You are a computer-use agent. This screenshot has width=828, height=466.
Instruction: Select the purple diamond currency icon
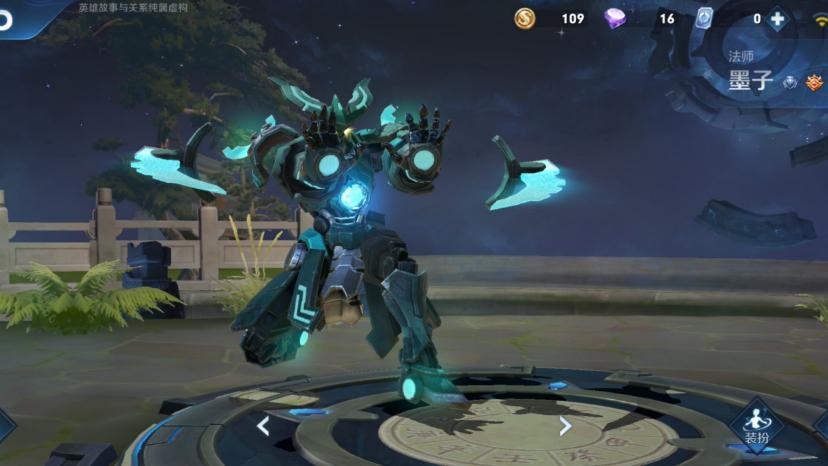(615, 18)
